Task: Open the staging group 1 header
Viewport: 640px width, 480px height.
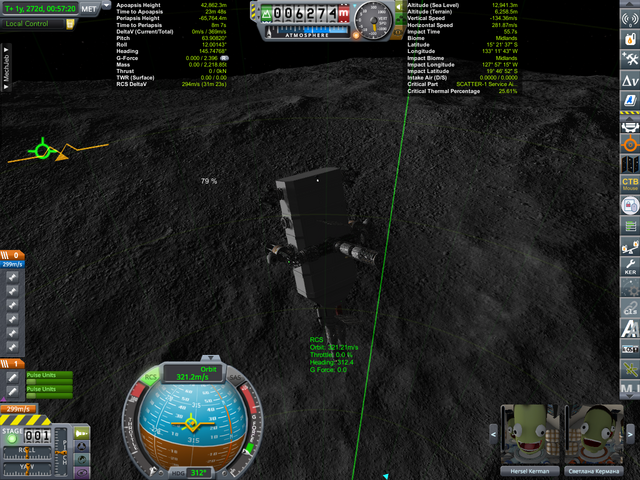Action: [x=14, y=363]
